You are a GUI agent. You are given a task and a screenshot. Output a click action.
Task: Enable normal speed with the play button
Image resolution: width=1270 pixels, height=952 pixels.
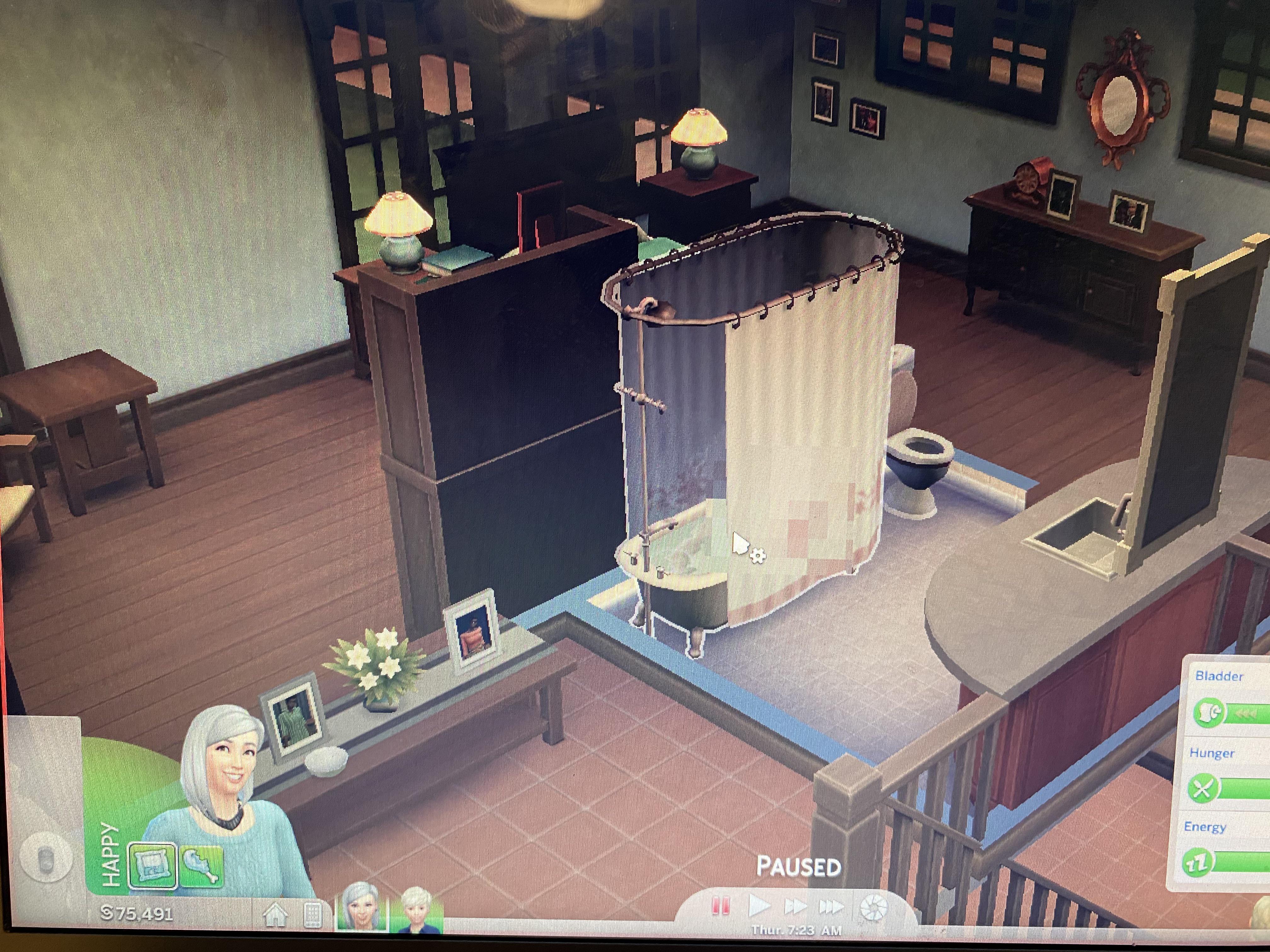(x=761, y=907)
